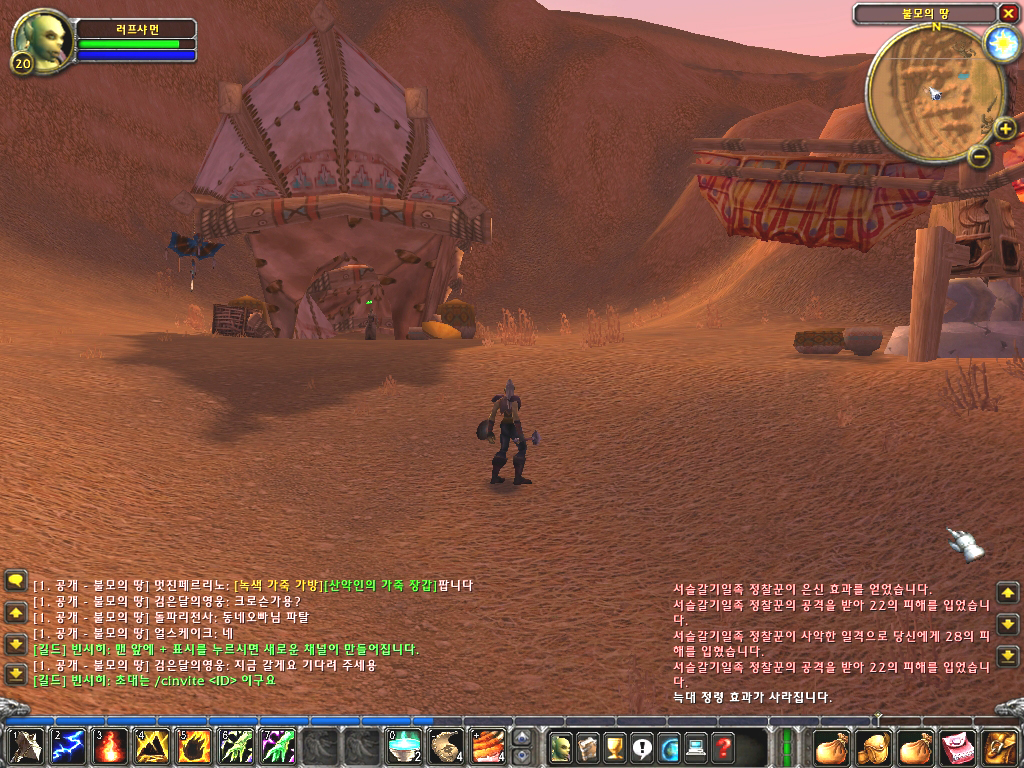This screenshot has width=1024, height=768.
Task: Open the chat speech bubble menu button
Action: coord(15,580)
